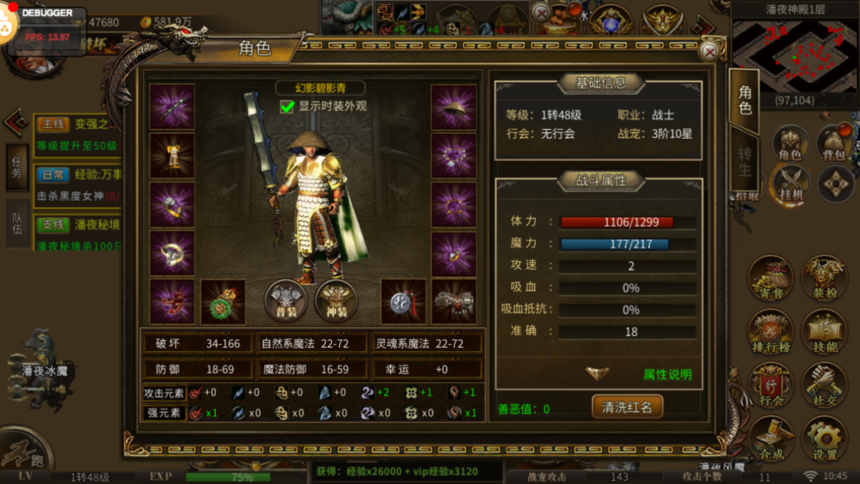The width and height of the screenshot is (860, 484).
Task: Open the 设置 settings icon
Action: 824,440
